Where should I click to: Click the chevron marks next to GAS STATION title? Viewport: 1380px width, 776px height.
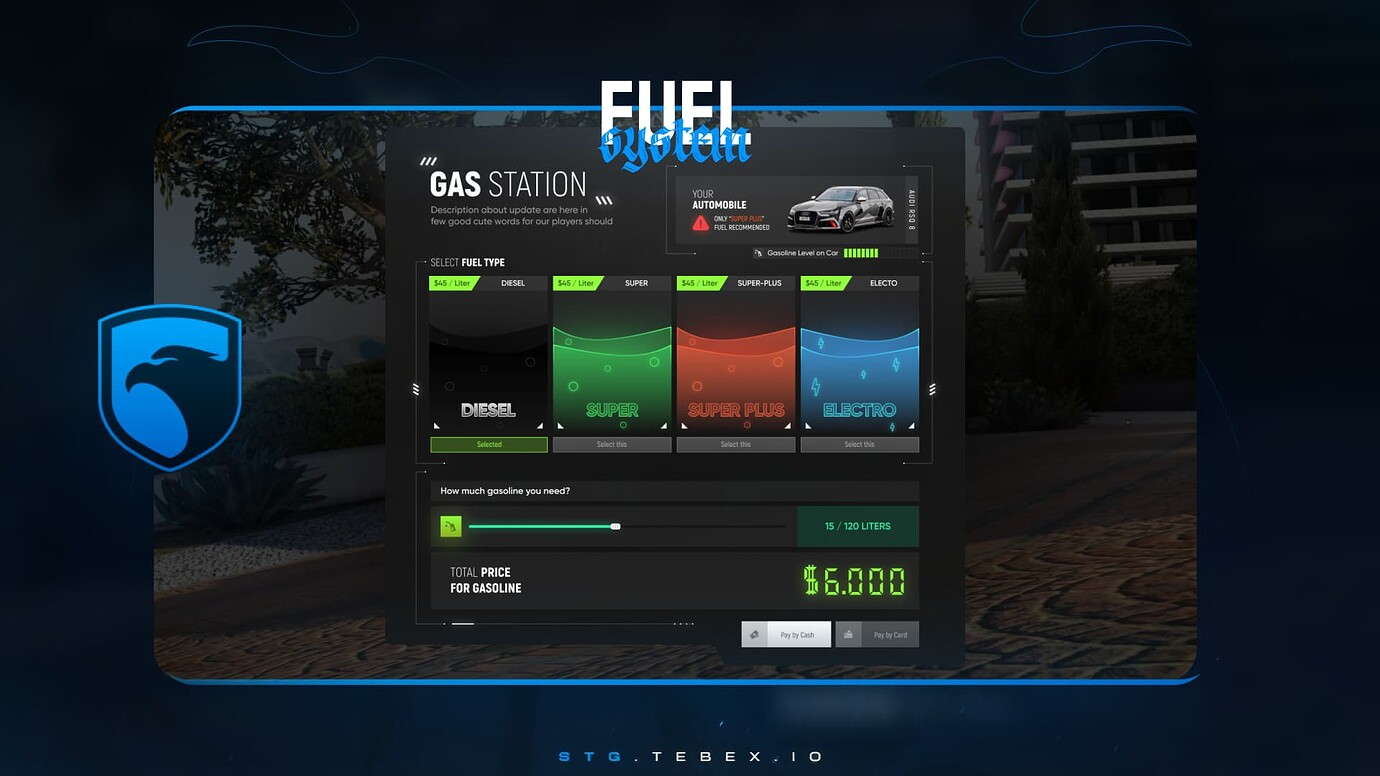602,199
